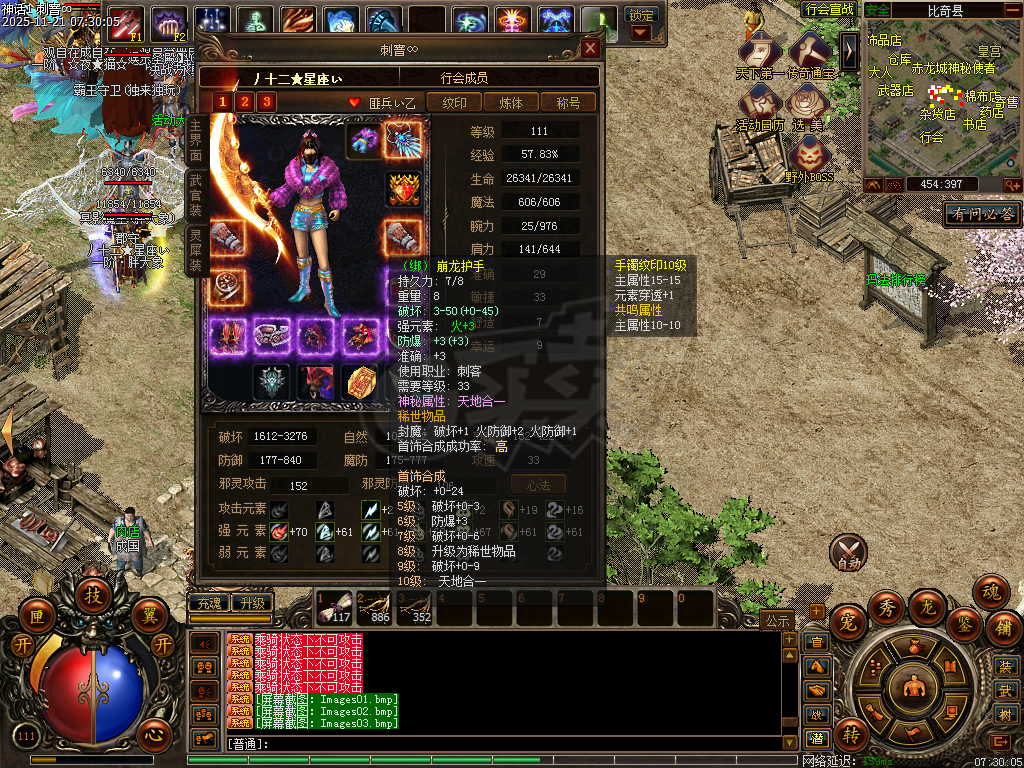Close the character equipment window
1024x768 pixels.
pos(591,48)
